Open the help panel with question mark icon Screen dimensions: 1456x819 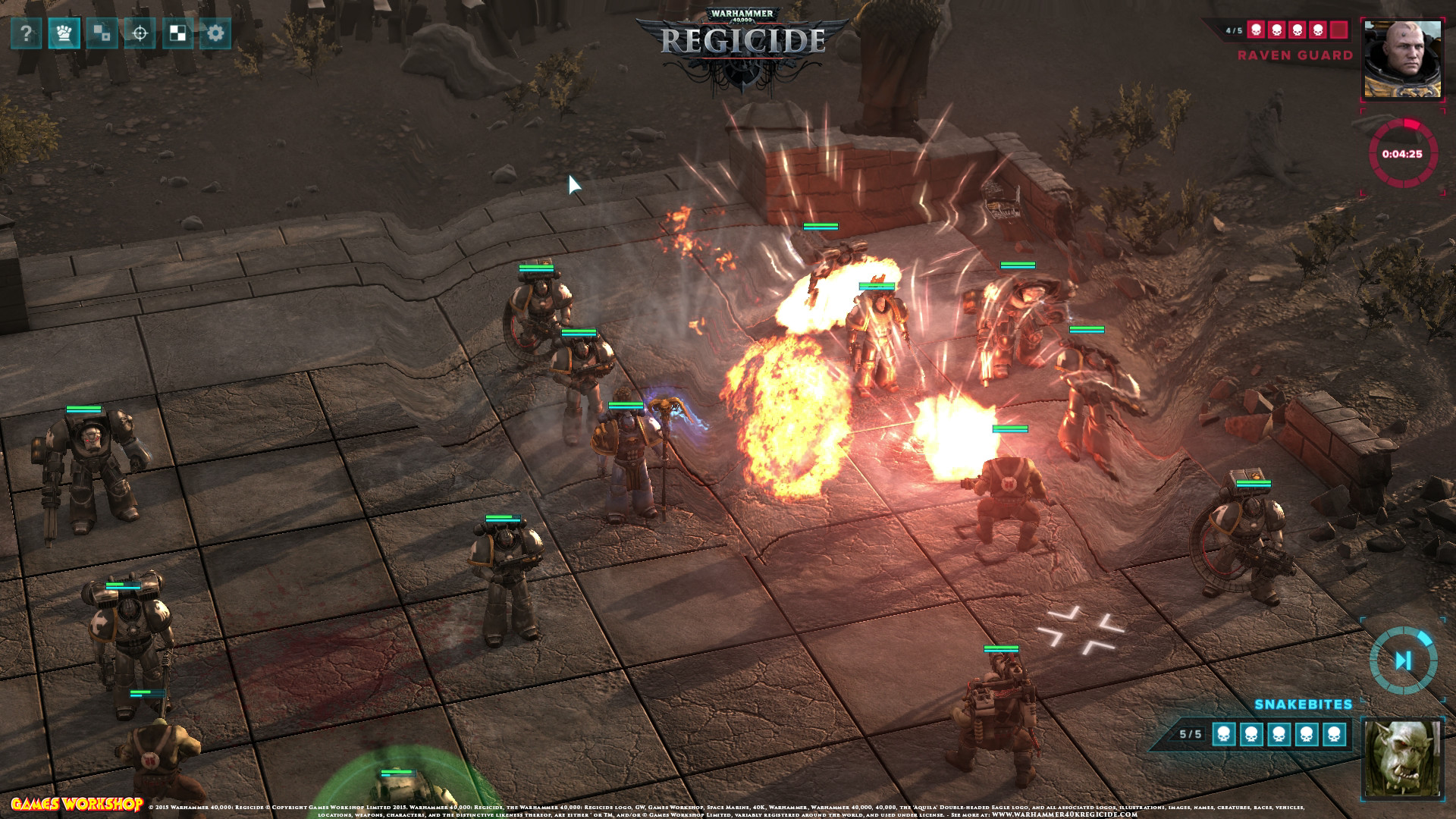pos(25,33)
